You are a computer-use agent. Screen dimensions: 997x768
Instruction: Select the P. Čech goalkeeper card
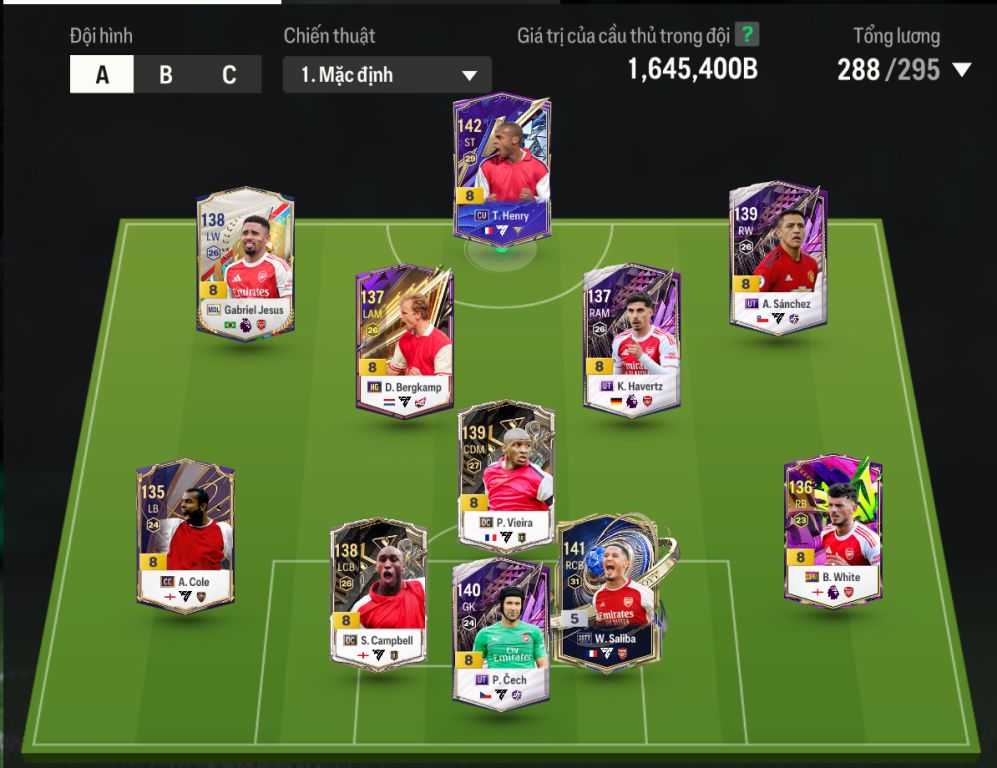click(x=499, y=635)
